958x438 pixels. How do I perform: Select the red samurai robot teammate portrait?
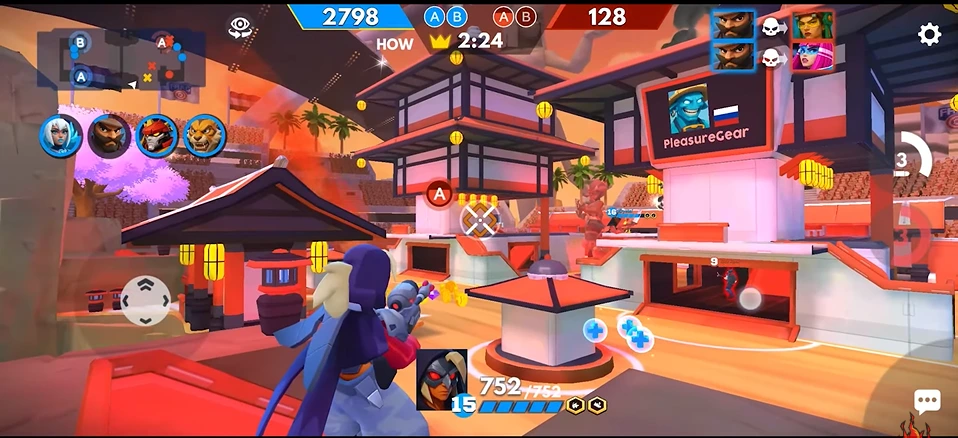(x=156, y=136)
